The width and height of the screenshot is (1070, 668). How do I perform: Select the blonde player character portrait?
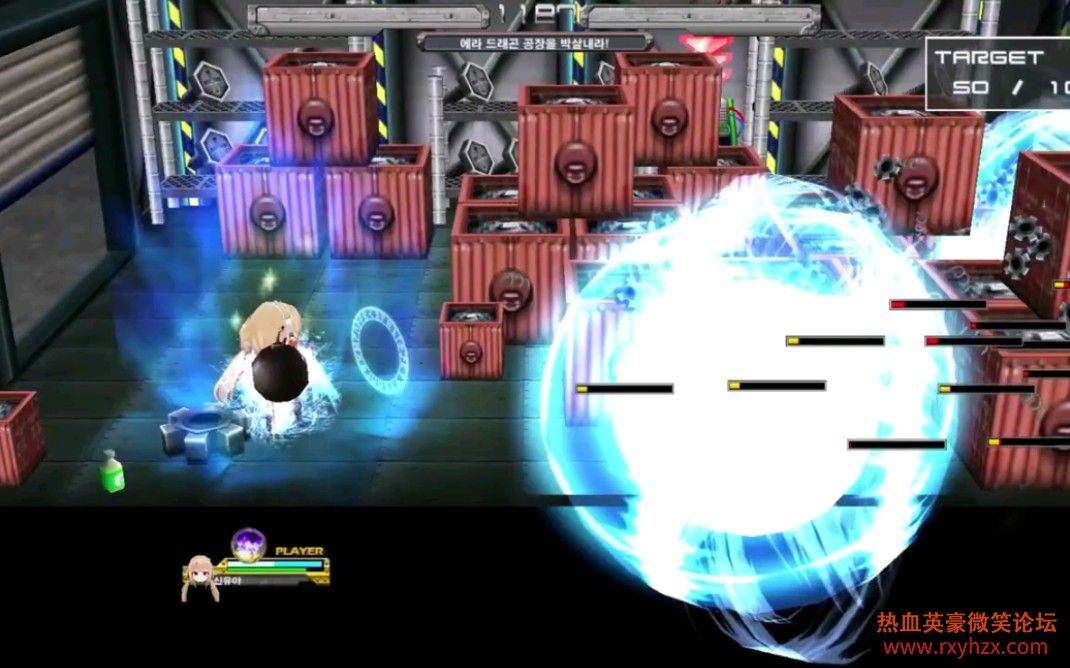[x=197, y=579]
